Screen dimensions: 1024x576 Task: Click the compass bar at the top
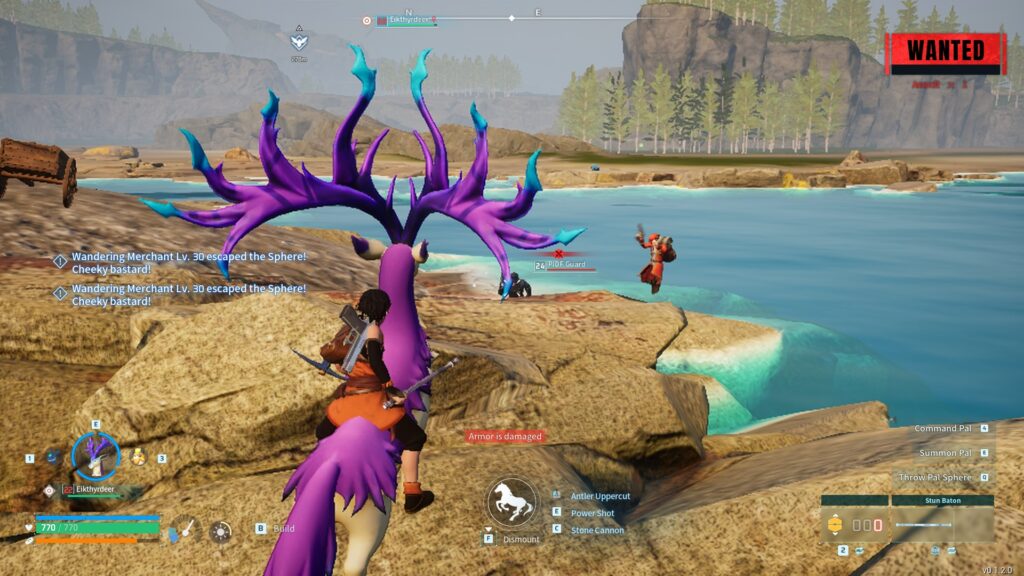click(x=512, y=17)
